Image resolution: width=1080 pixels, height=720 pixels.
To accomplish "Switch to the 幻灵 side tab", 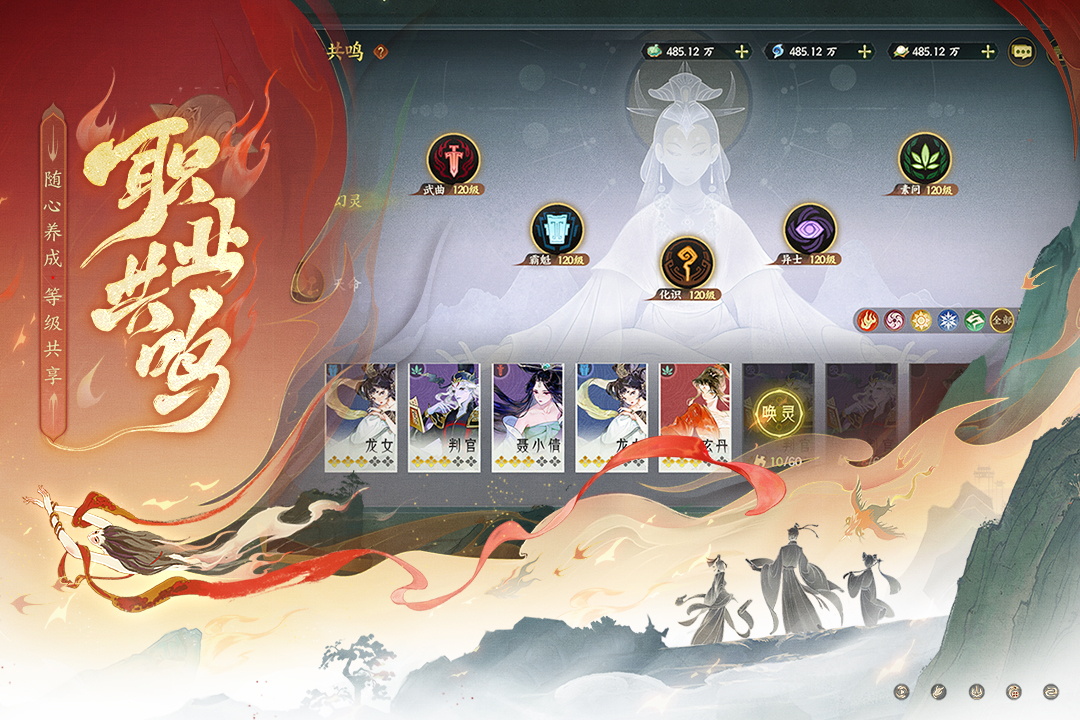I will click(348, 201).
